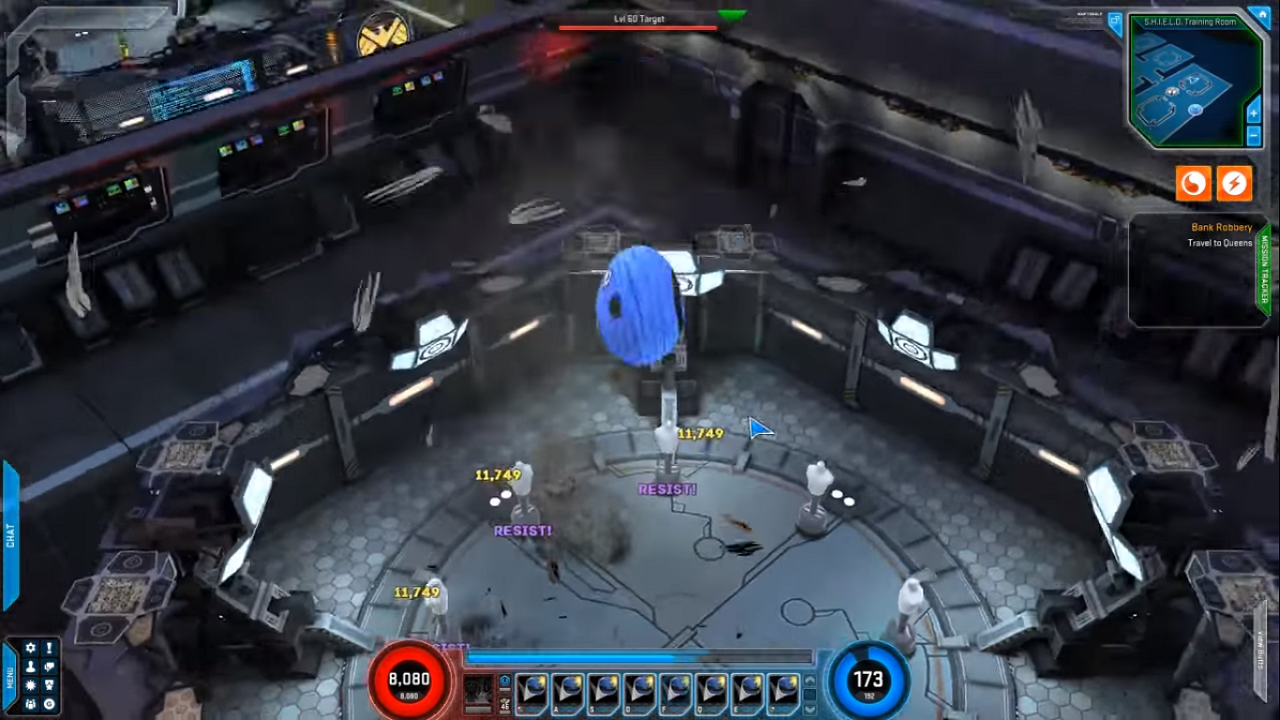Open the exclamation mark missions icon

pos(49,648)
